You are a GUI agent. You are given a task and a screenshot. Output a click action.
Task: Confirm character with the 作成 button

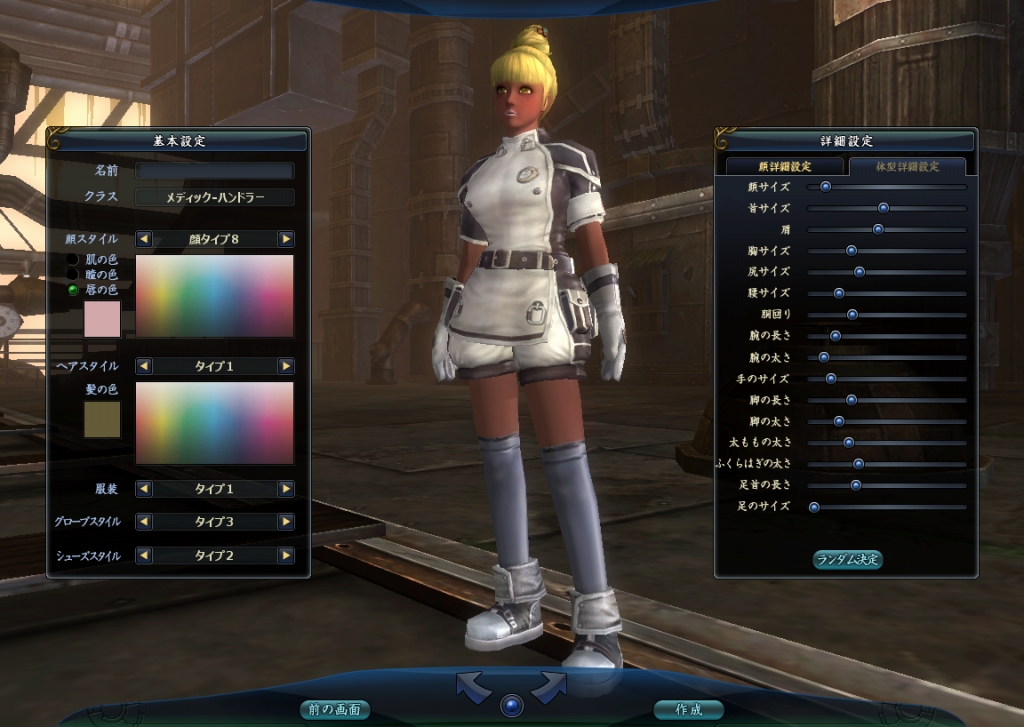tap(688, 710)
